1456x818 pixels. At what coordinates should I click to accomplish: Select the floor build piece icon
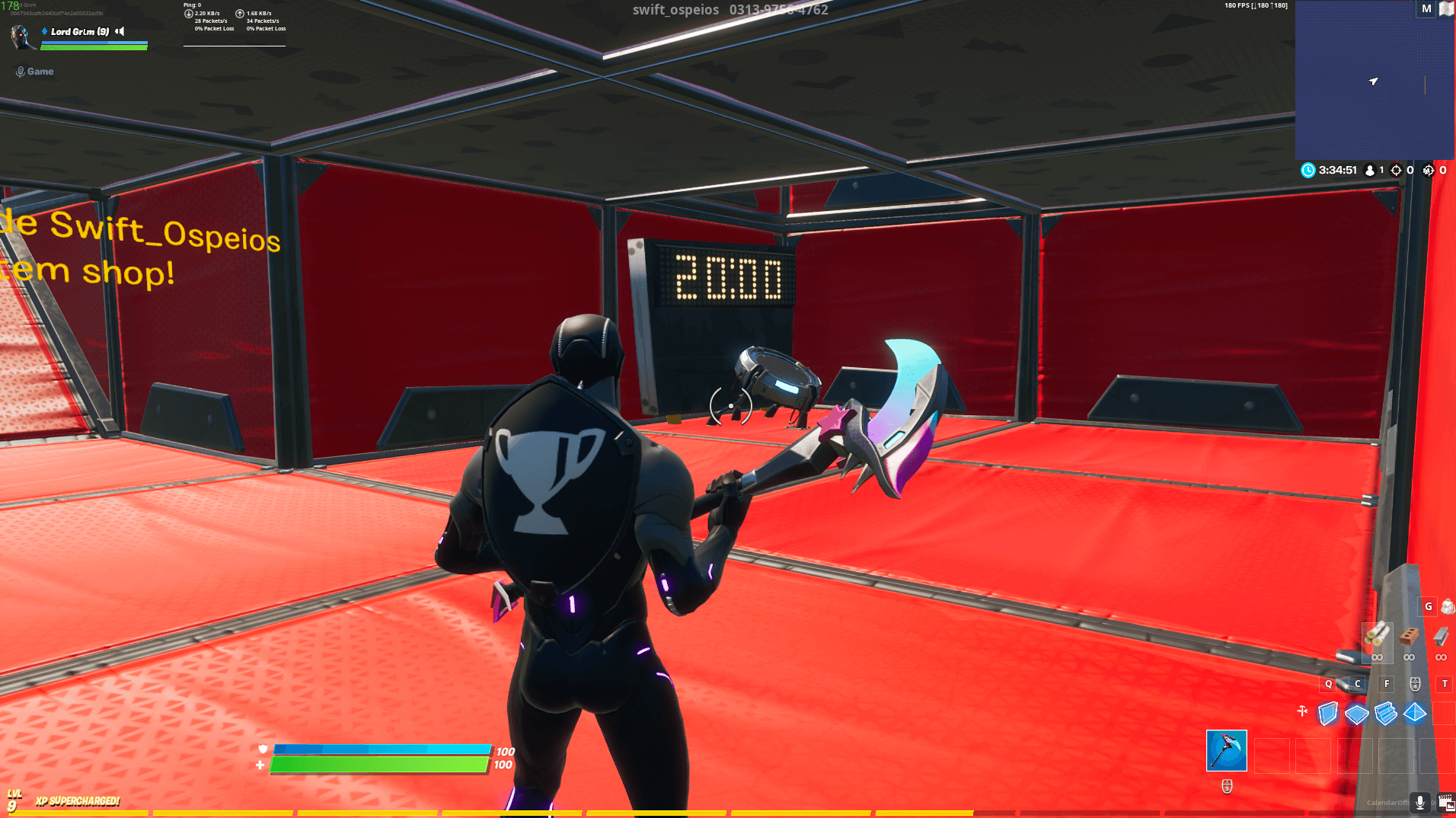[x=1356, y=714]
